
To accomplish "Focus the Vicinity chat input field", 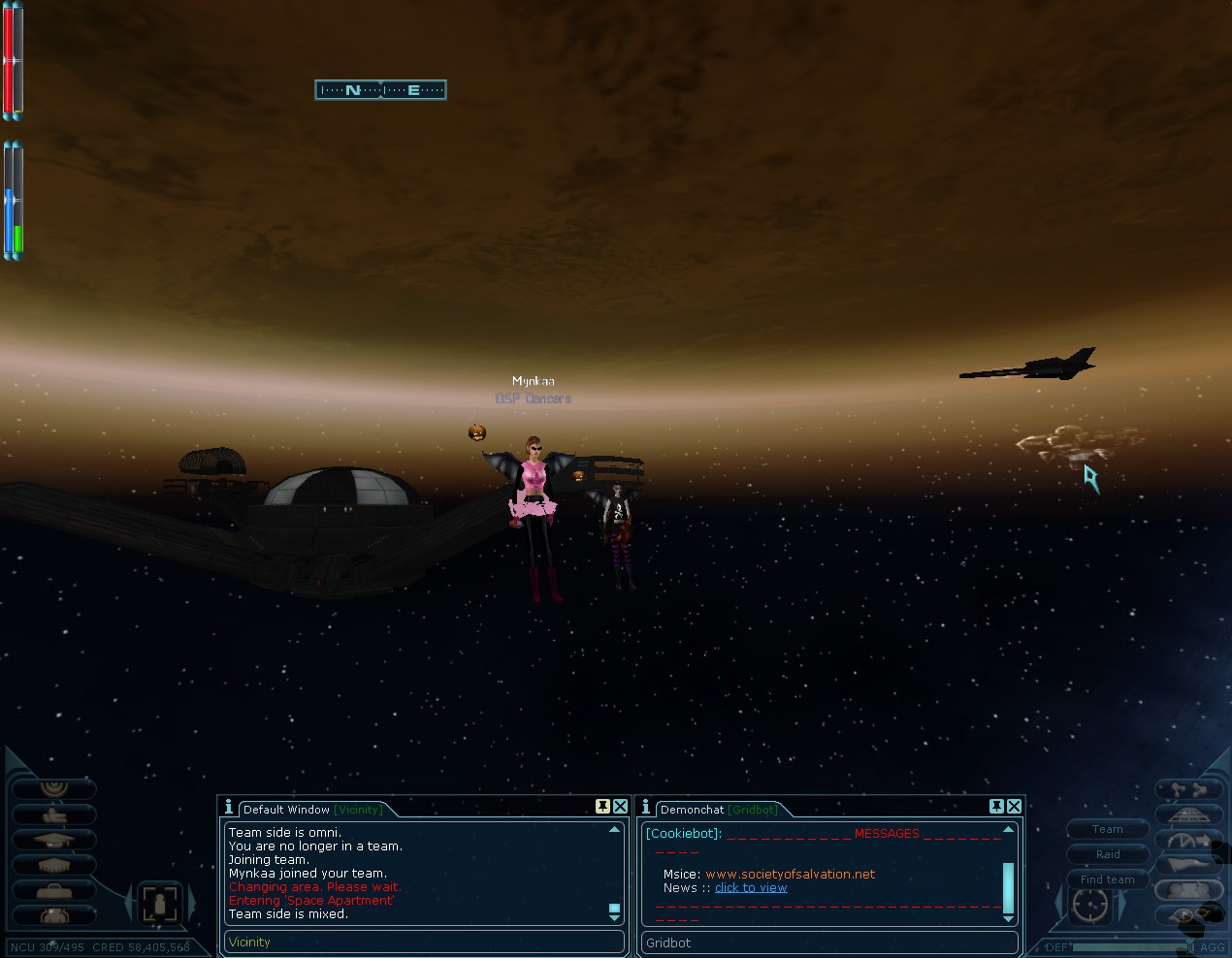I will [x=422, y=942].
